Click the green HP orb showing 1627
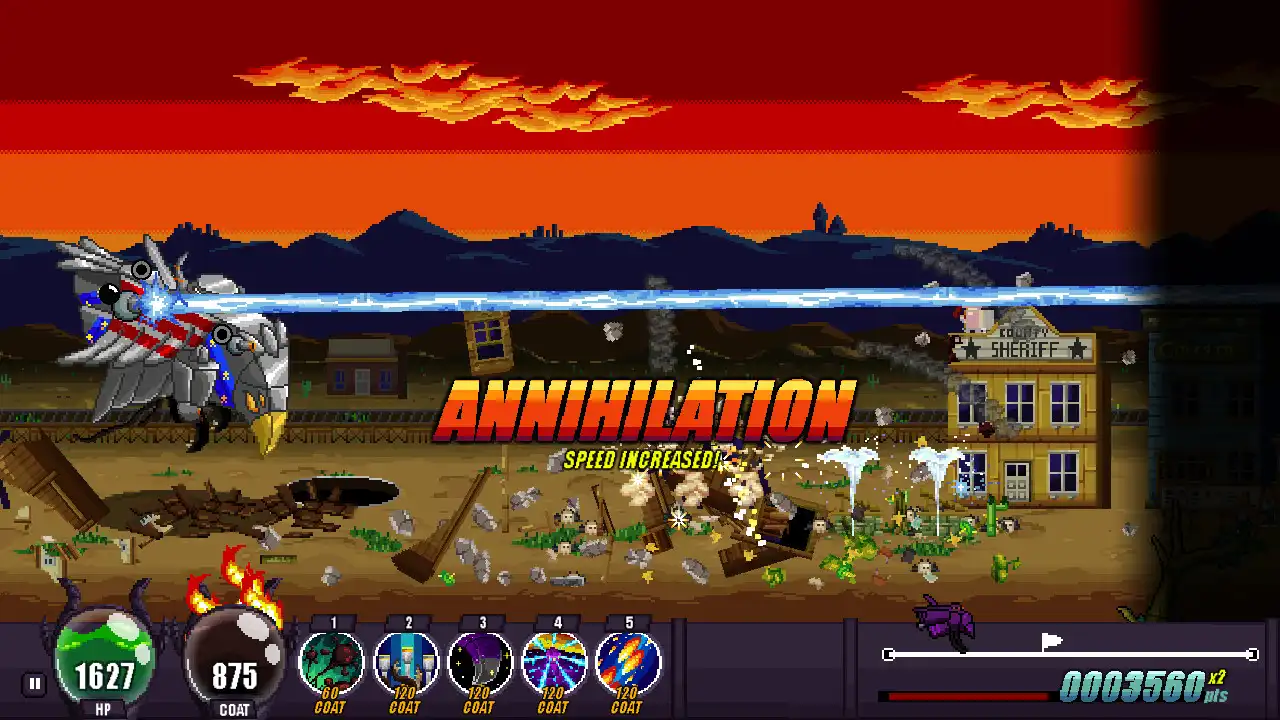The width and height of the screenshot is (1280, 720). coord(105,660)
